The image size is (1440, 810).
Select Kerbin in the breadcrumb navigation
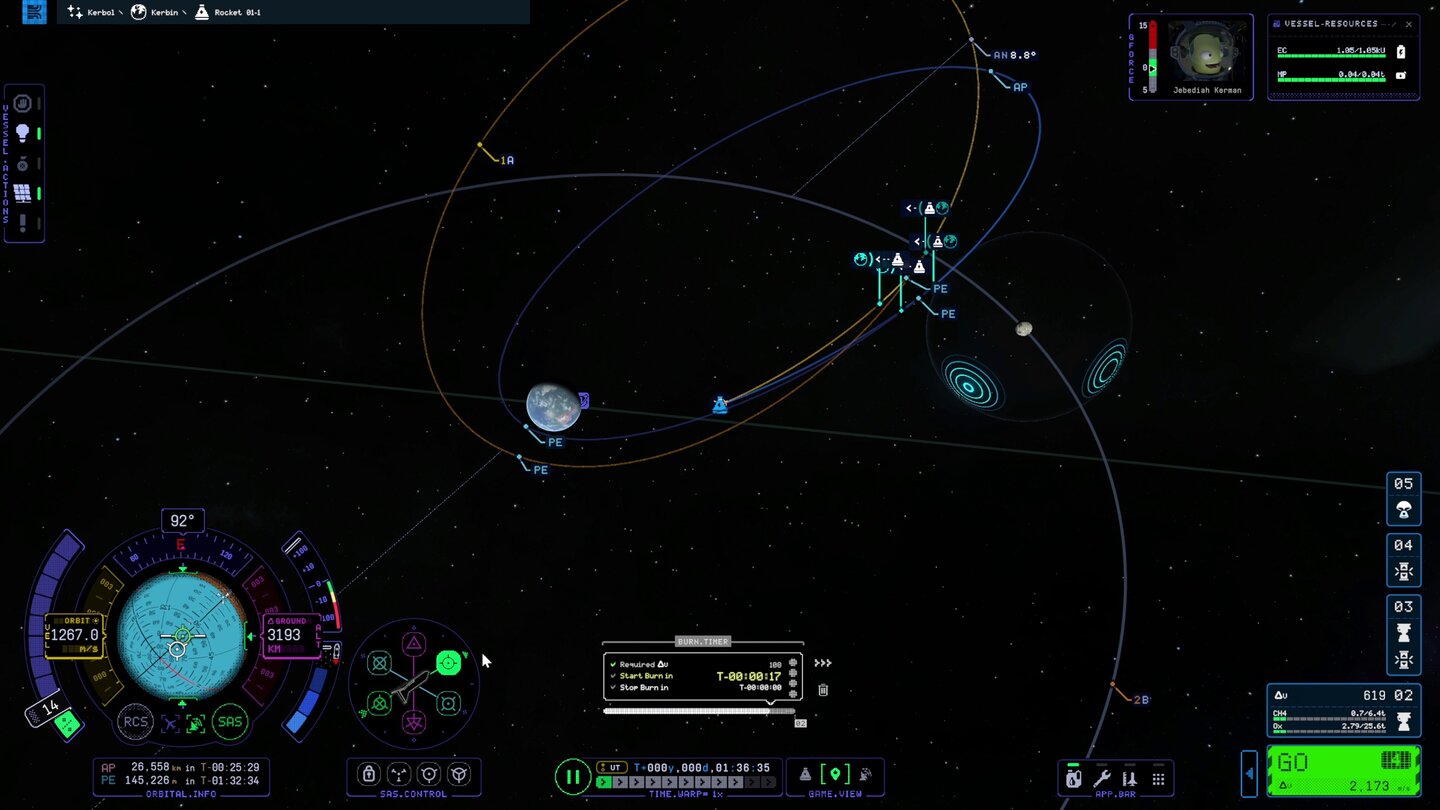[x=160, y=12]
